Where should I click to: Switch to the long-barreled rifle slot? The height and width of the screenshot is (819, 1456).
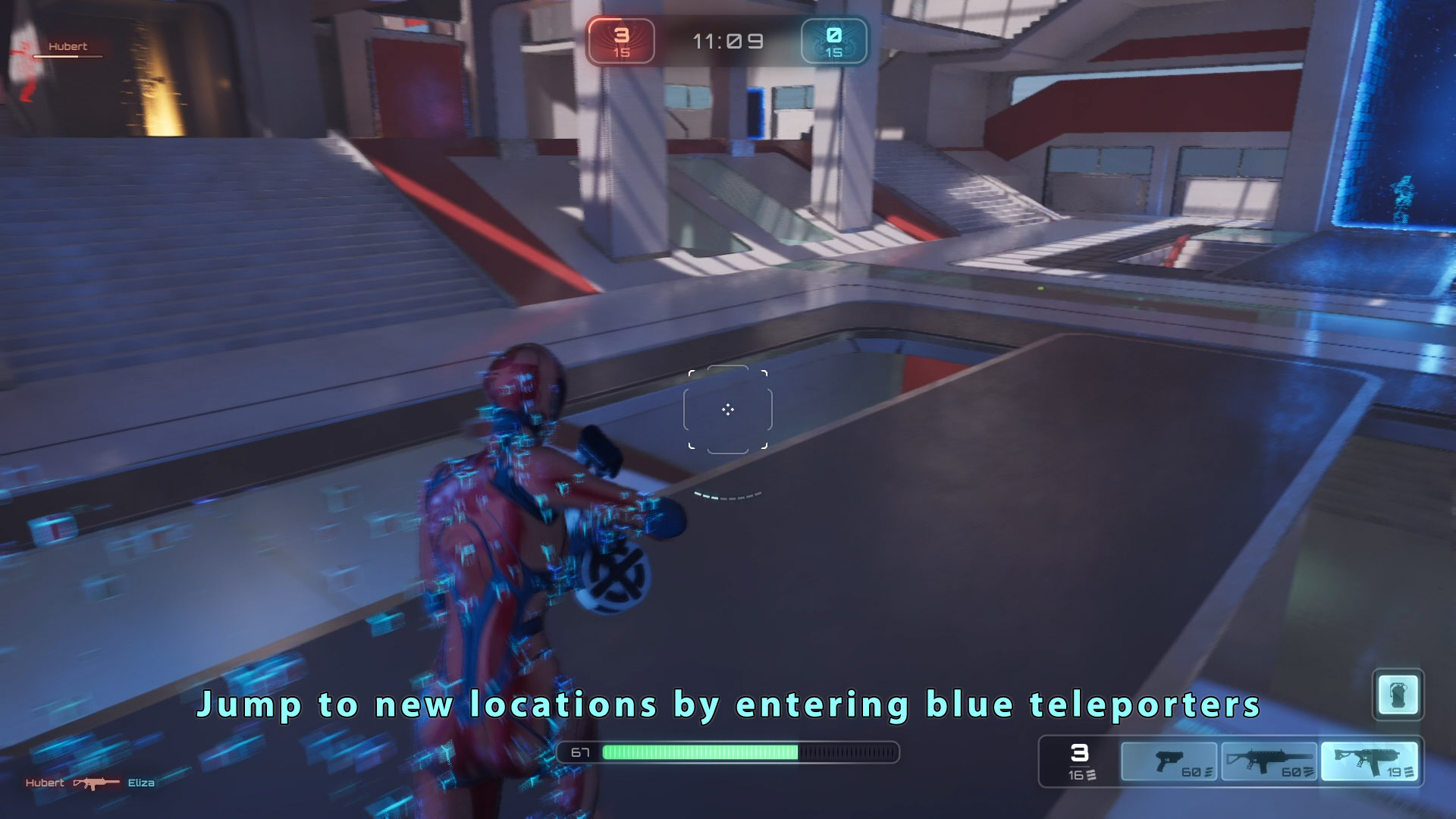(1269, 761)
